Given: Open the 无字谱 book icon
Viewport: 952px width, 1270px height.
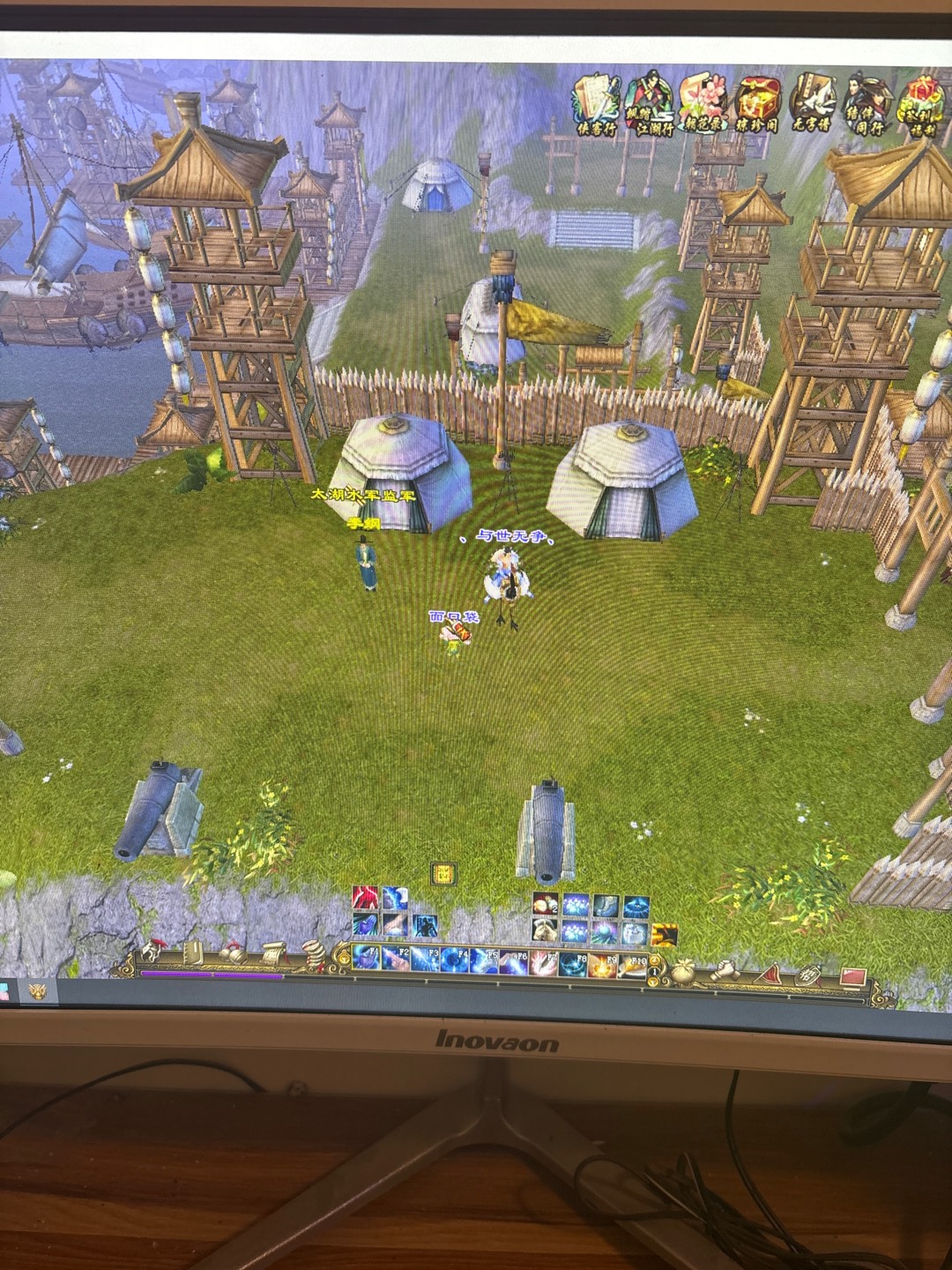Looking at the screenshot, I should (812, 104).
